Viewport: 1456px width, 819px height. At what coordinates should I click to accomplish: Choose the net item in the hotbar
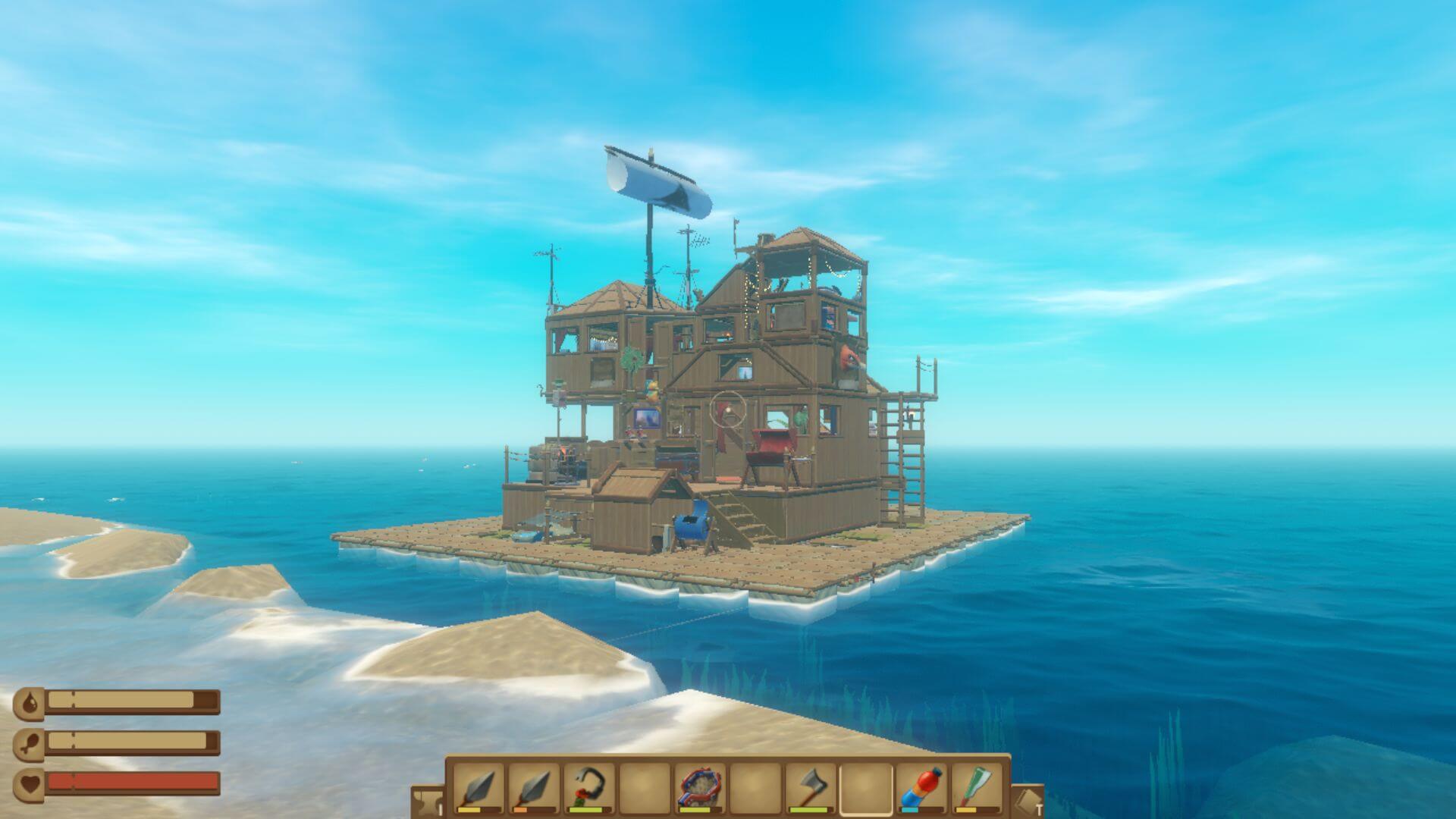[700, 789]
